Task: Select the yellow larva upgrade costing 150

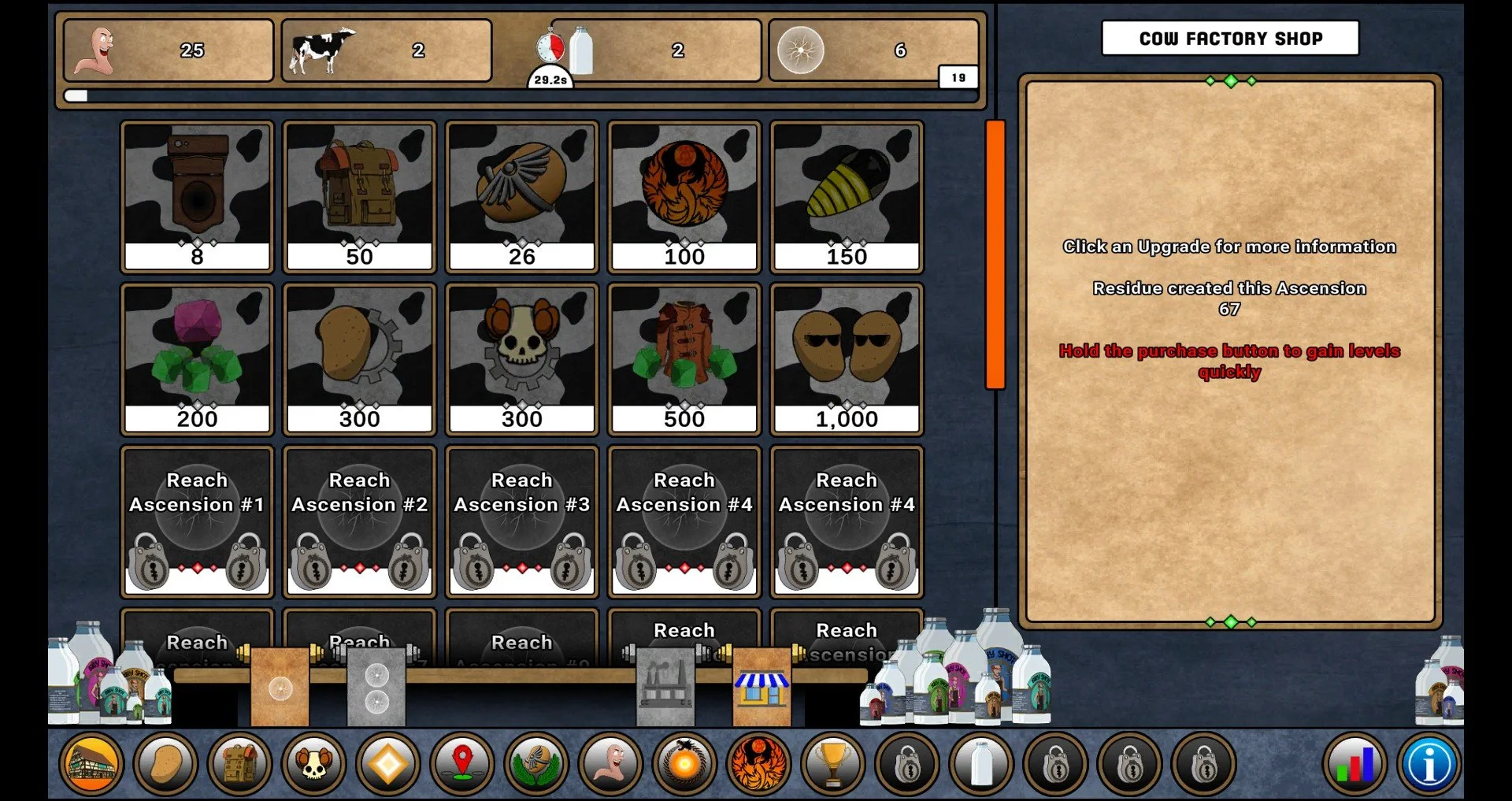Action: point(846,195)
